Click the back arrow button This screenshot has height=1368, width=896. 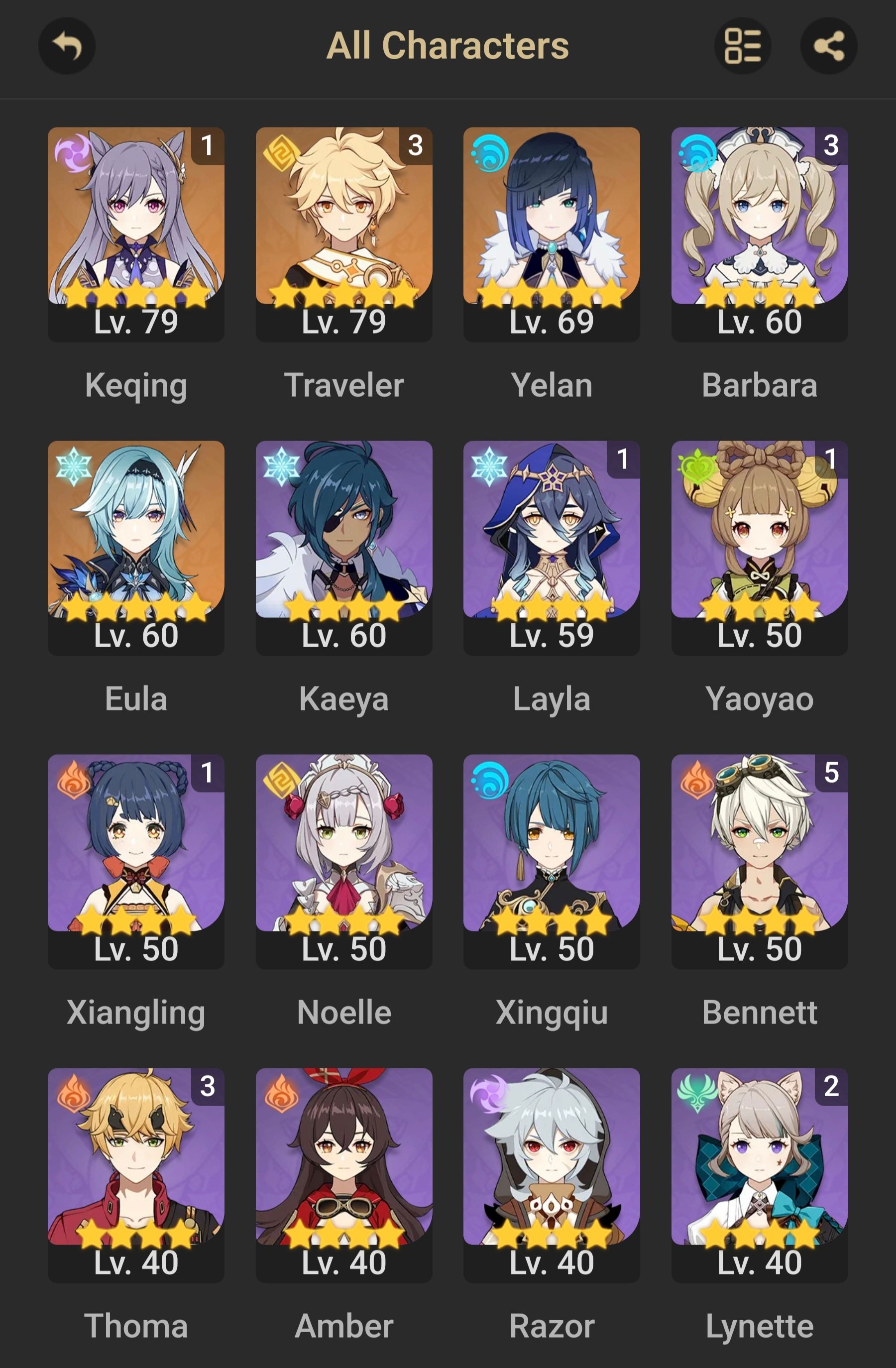[67, 46]
